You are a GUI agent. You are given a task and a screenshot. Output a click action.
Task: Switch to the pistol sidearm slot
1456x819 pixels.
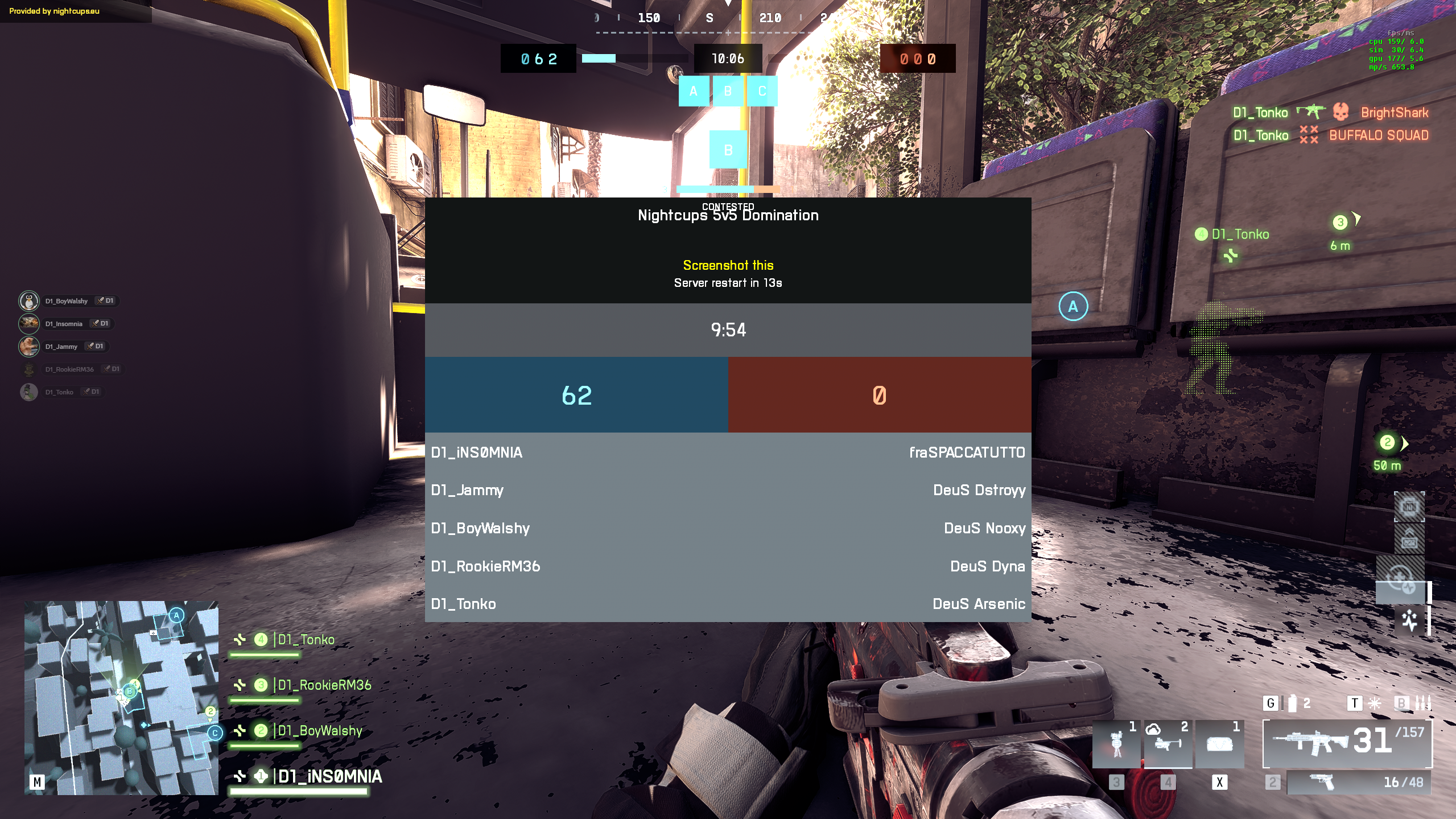click(1358, 783)
